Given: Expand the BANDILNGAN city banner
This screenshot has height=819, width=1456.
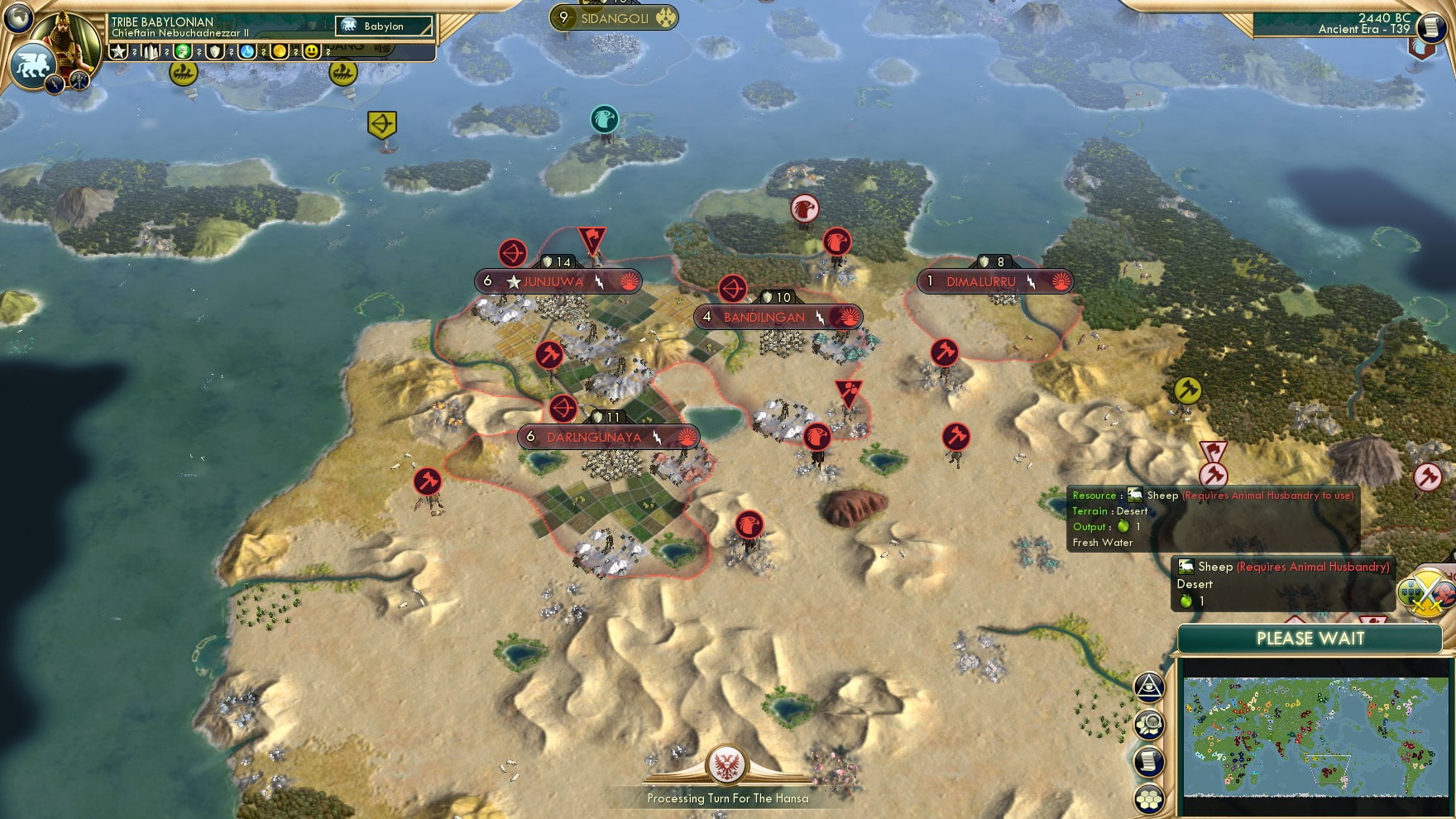Looking at the screenshot, I should tap(763, 316).
